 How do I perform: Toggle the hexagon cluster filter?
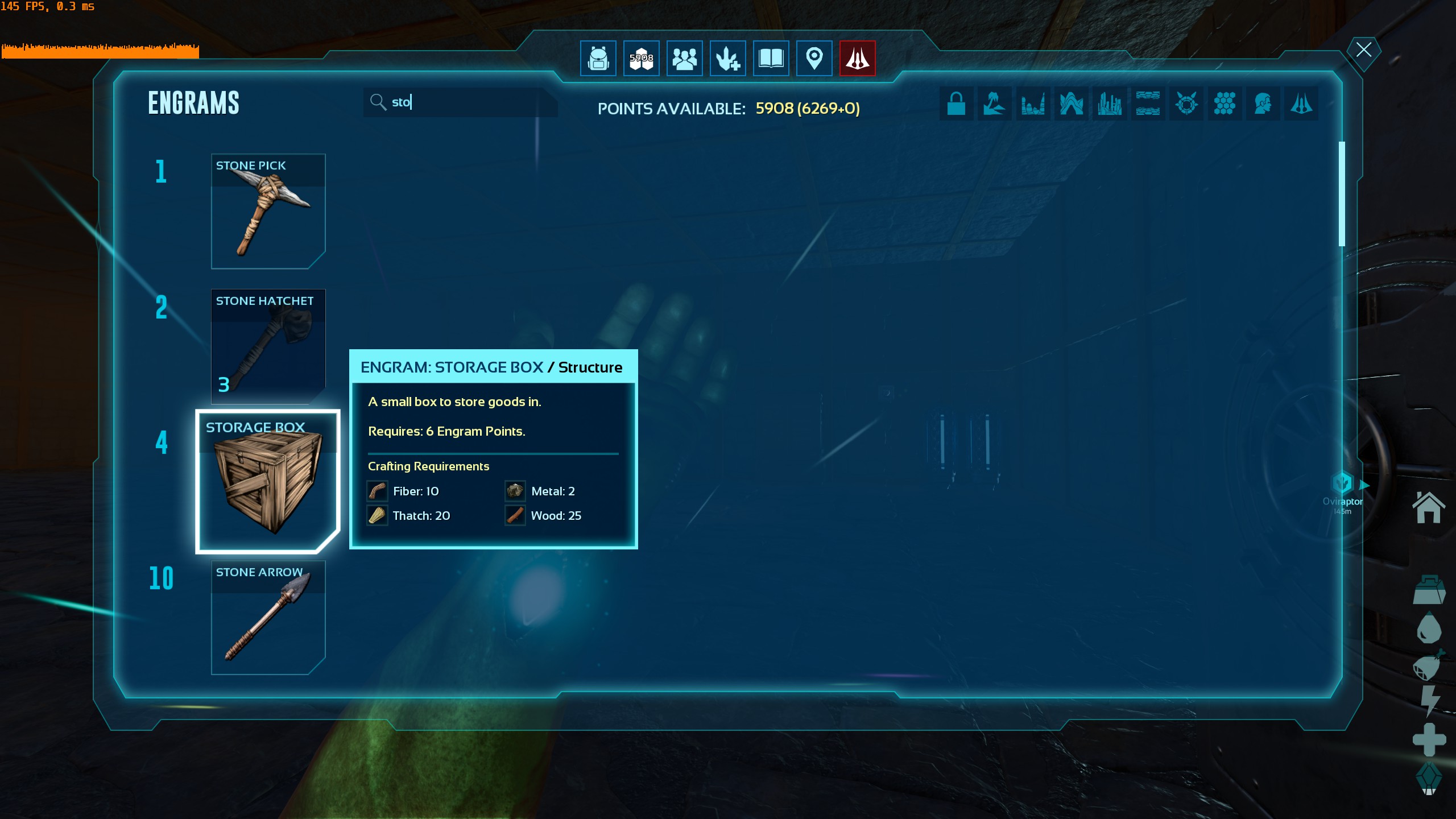pyautogui.click(x=1225, y=104)
